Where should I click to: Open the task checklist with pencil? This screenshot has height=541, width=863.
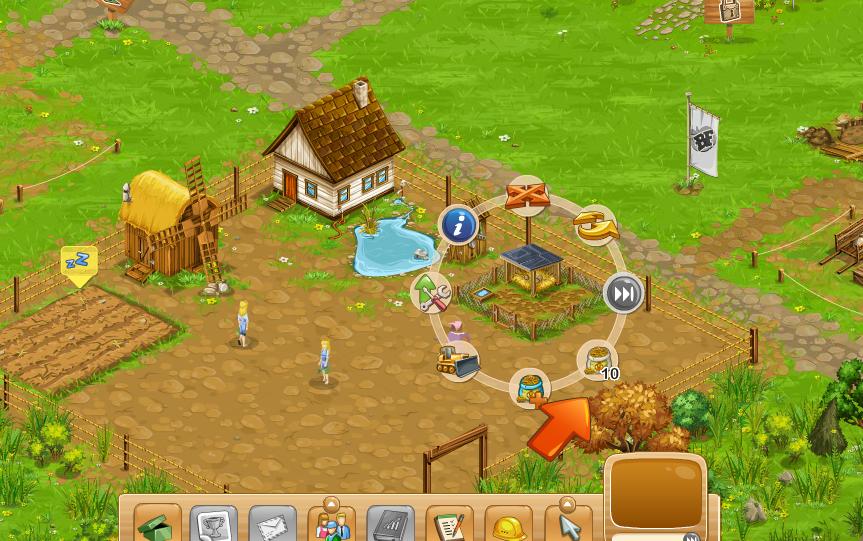pos(450,525)
